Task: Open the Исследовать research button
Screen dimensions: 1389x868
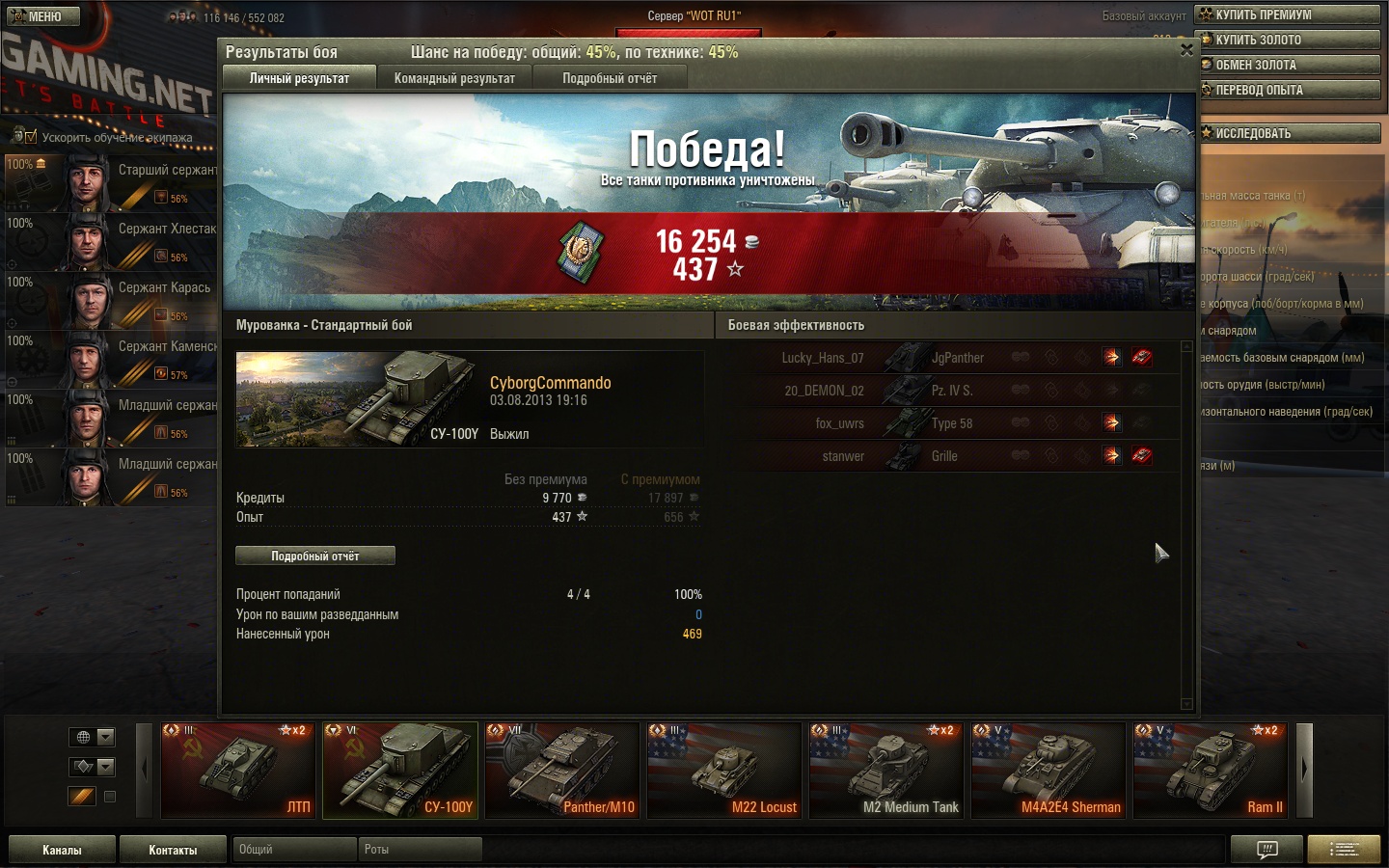Action: pos(1289,133)
